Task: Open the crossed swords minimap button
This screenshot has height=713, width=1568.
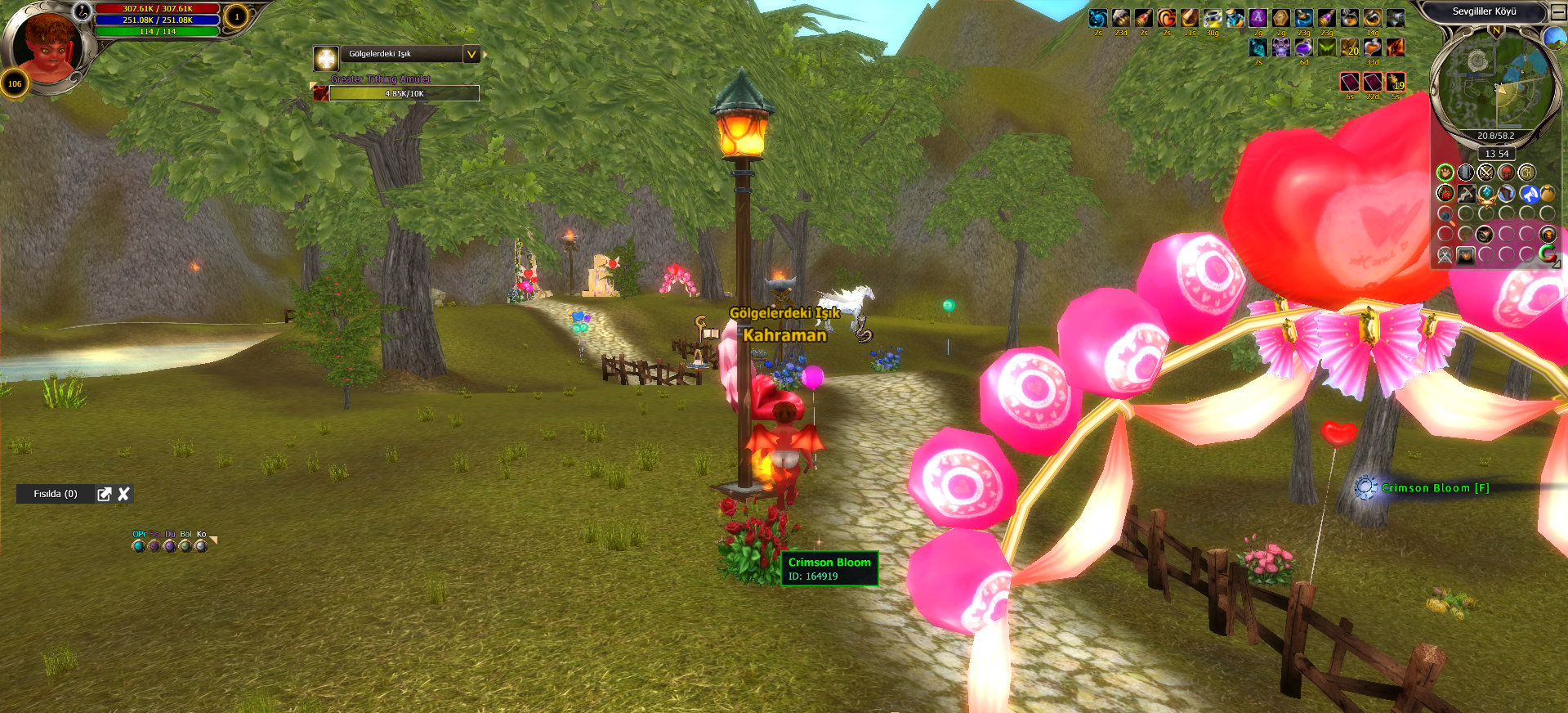Action: (x=1485, y=173)
